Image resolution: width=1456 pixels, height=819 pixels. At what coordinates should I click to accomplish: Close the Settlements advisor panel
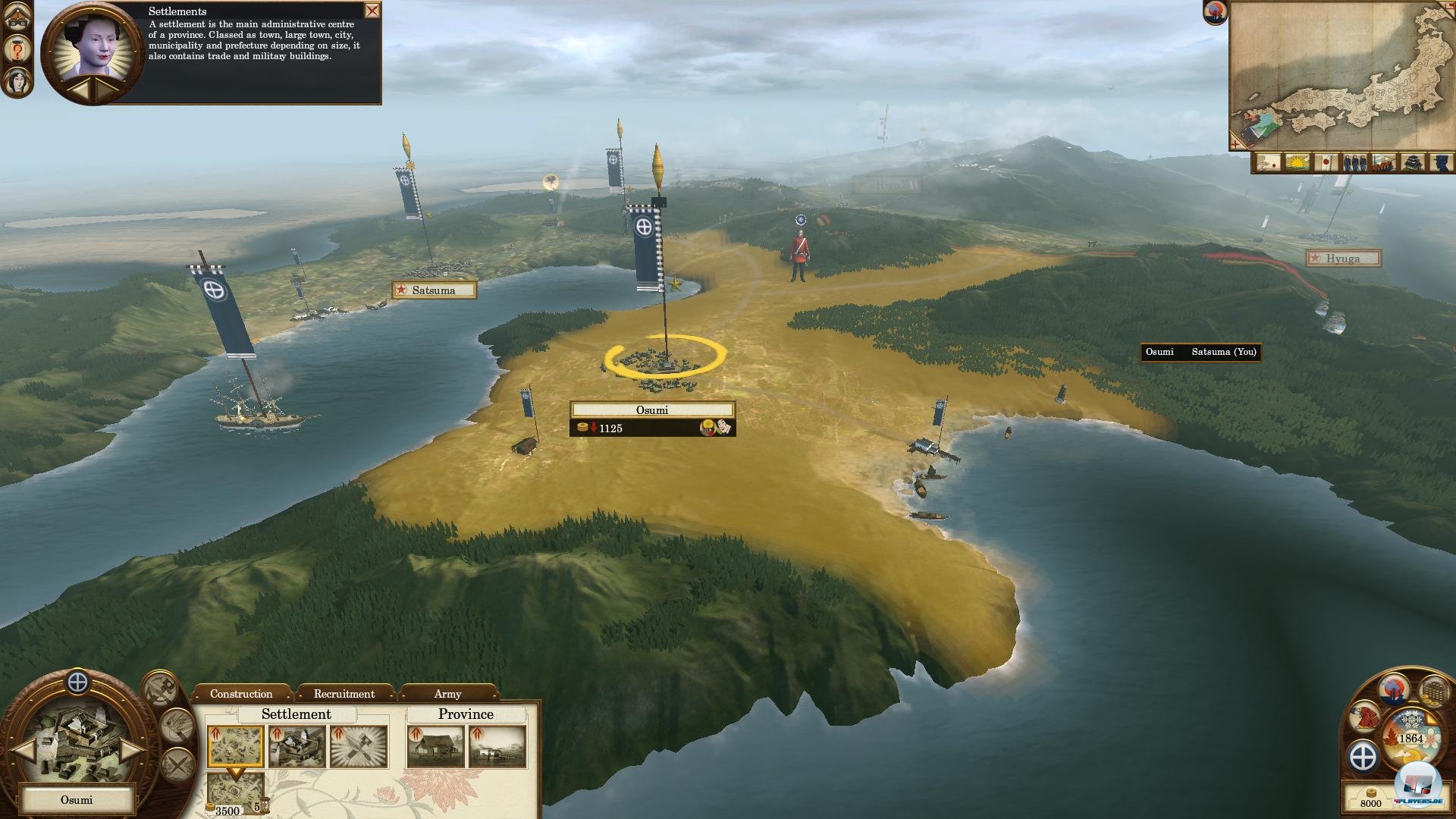tap(372, 11)
